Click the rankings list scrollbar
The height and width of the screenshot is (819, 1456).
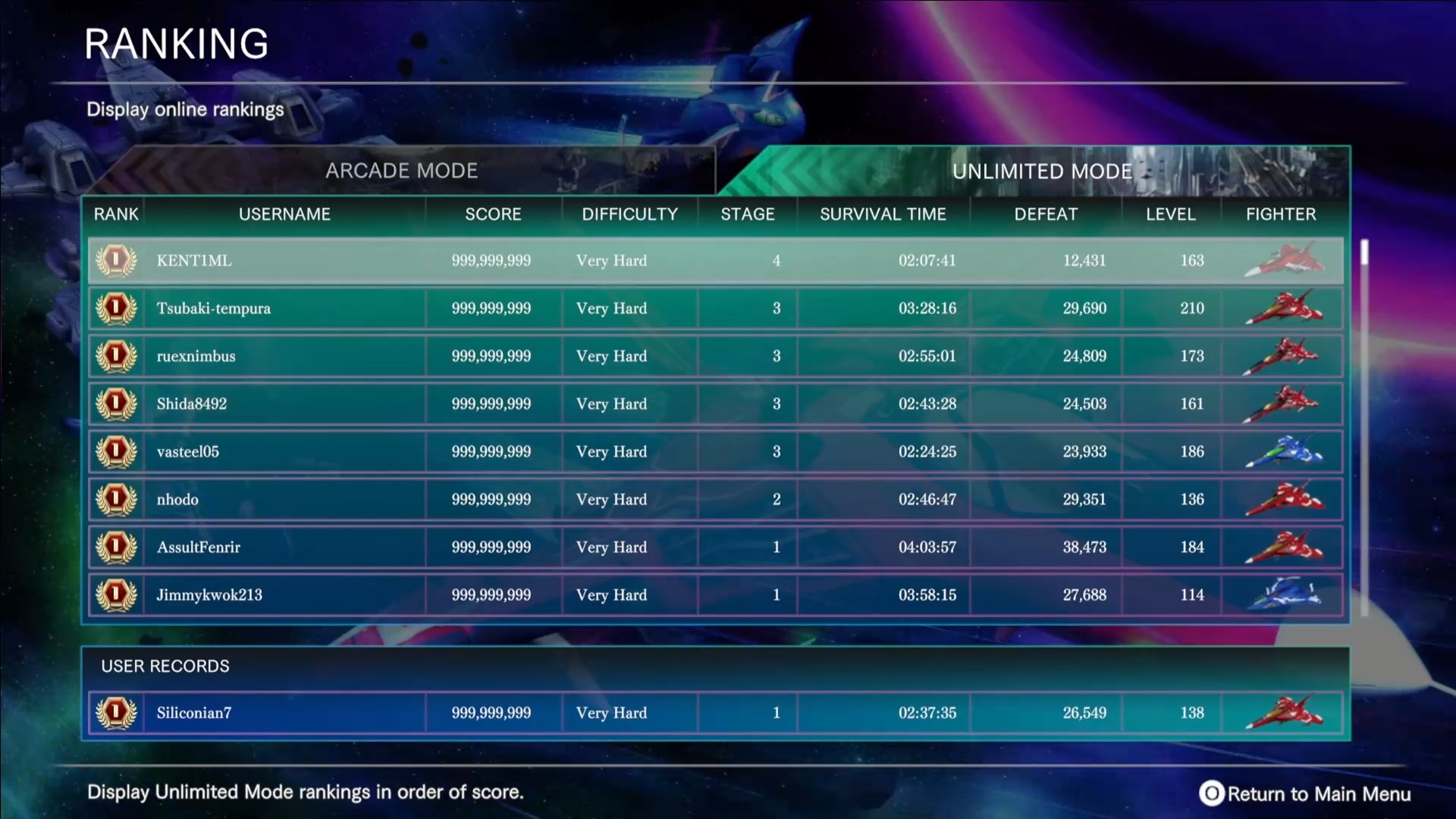point(1364,425)
